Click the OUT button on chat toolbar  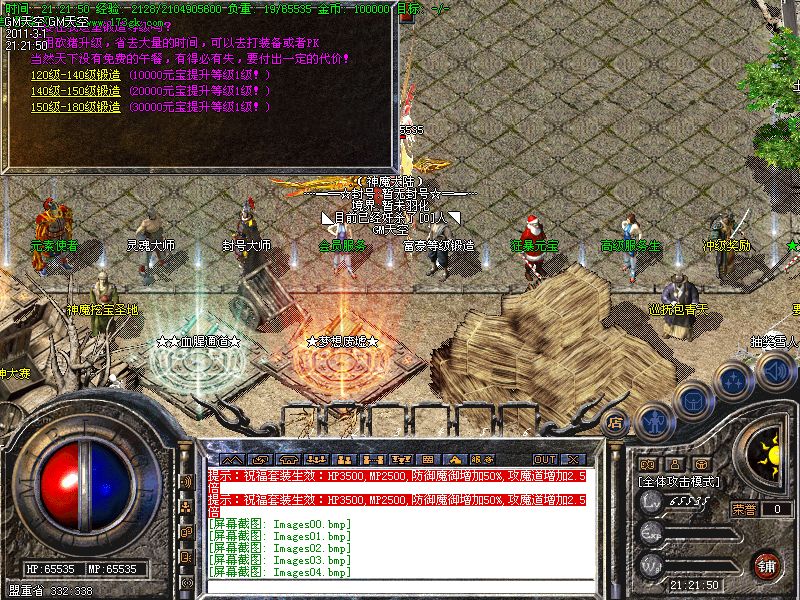click(x=546, y=459)
